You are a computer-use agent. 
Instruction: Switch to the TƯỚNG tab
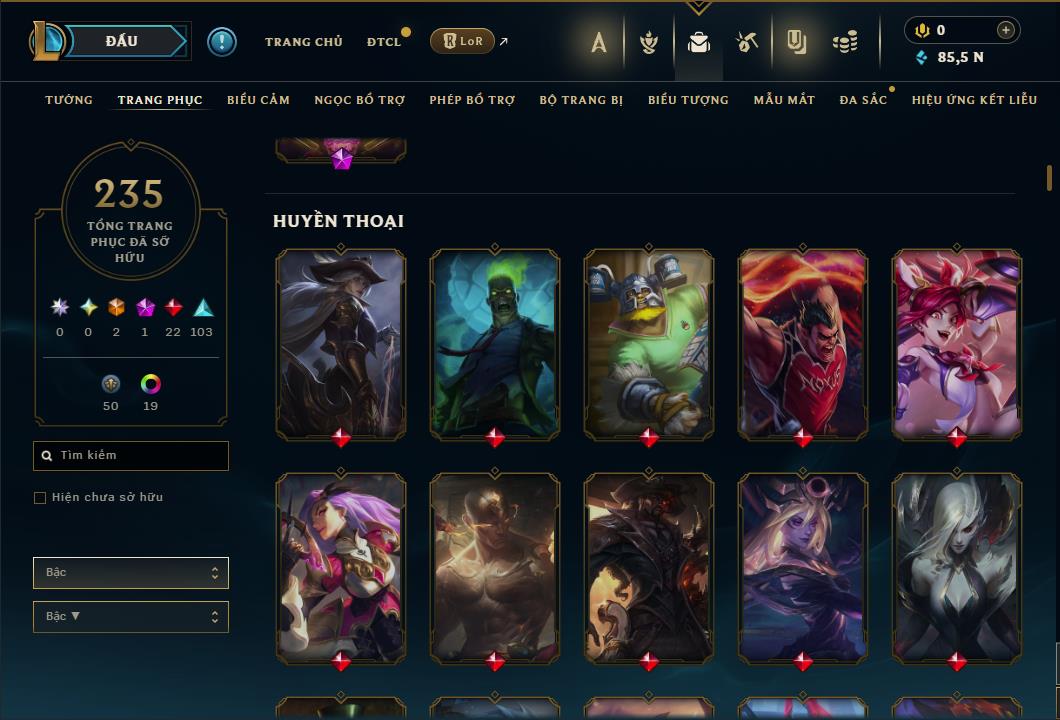coord(69,100)
